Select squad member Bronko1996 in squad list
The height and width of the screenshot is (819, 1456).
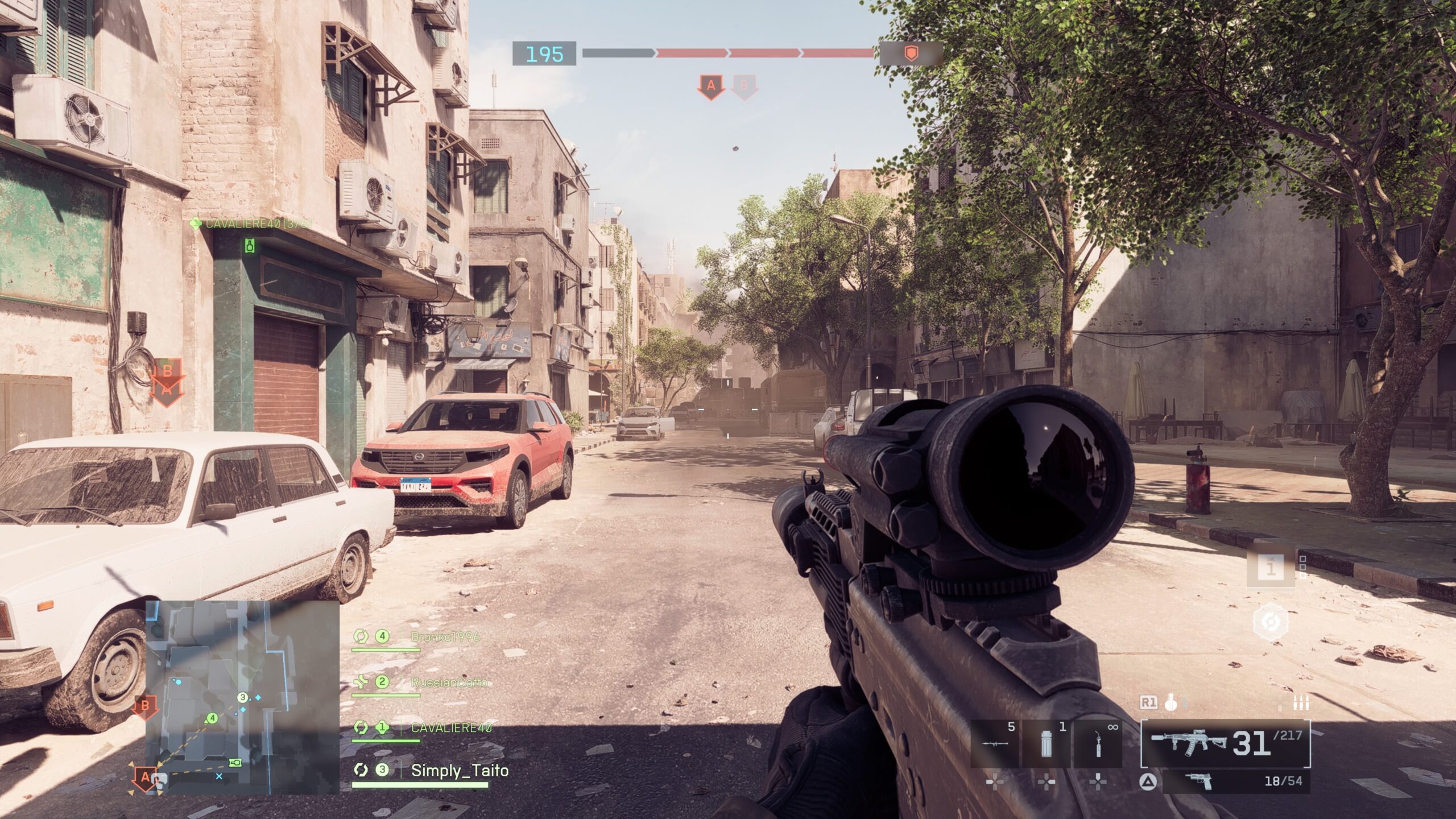click(445, 637)
